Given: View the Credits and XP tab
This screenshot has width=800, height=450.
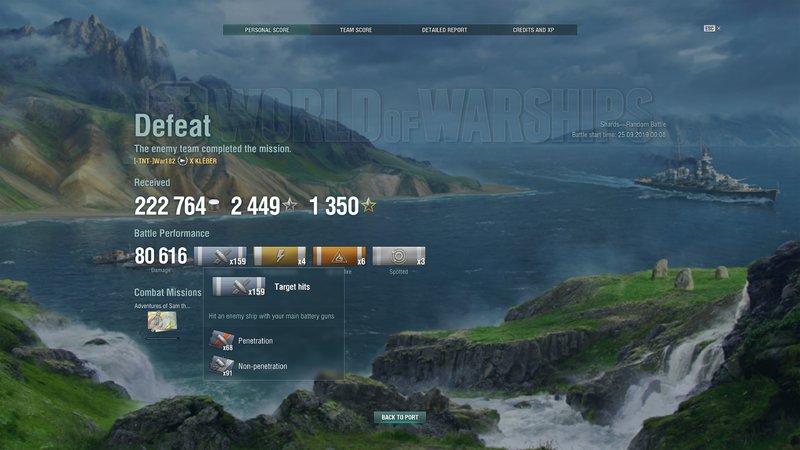Looking at the screenshot, I should pos(532,30).
